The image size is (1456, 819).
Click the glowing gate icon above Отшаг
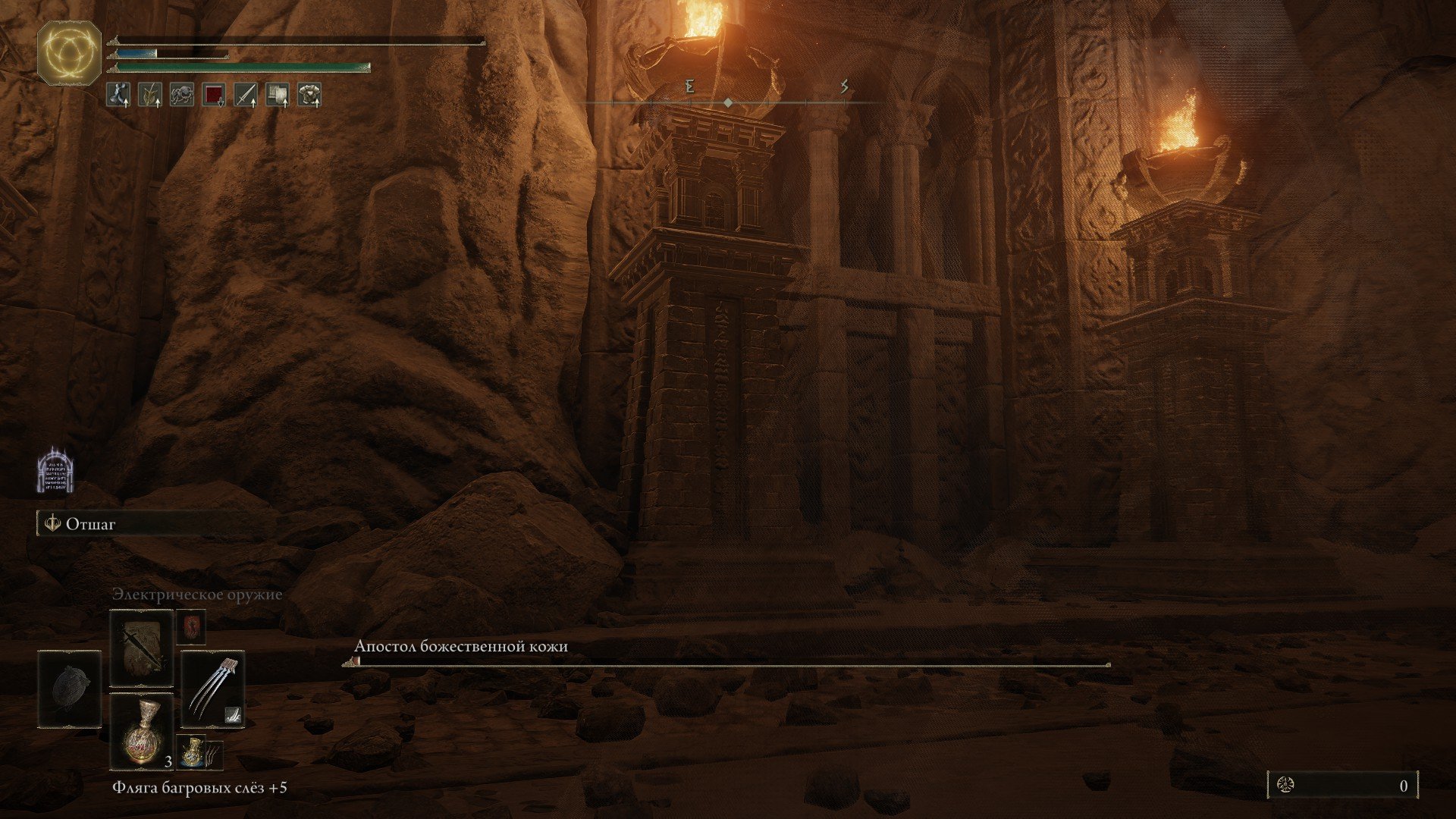(55, 470)
